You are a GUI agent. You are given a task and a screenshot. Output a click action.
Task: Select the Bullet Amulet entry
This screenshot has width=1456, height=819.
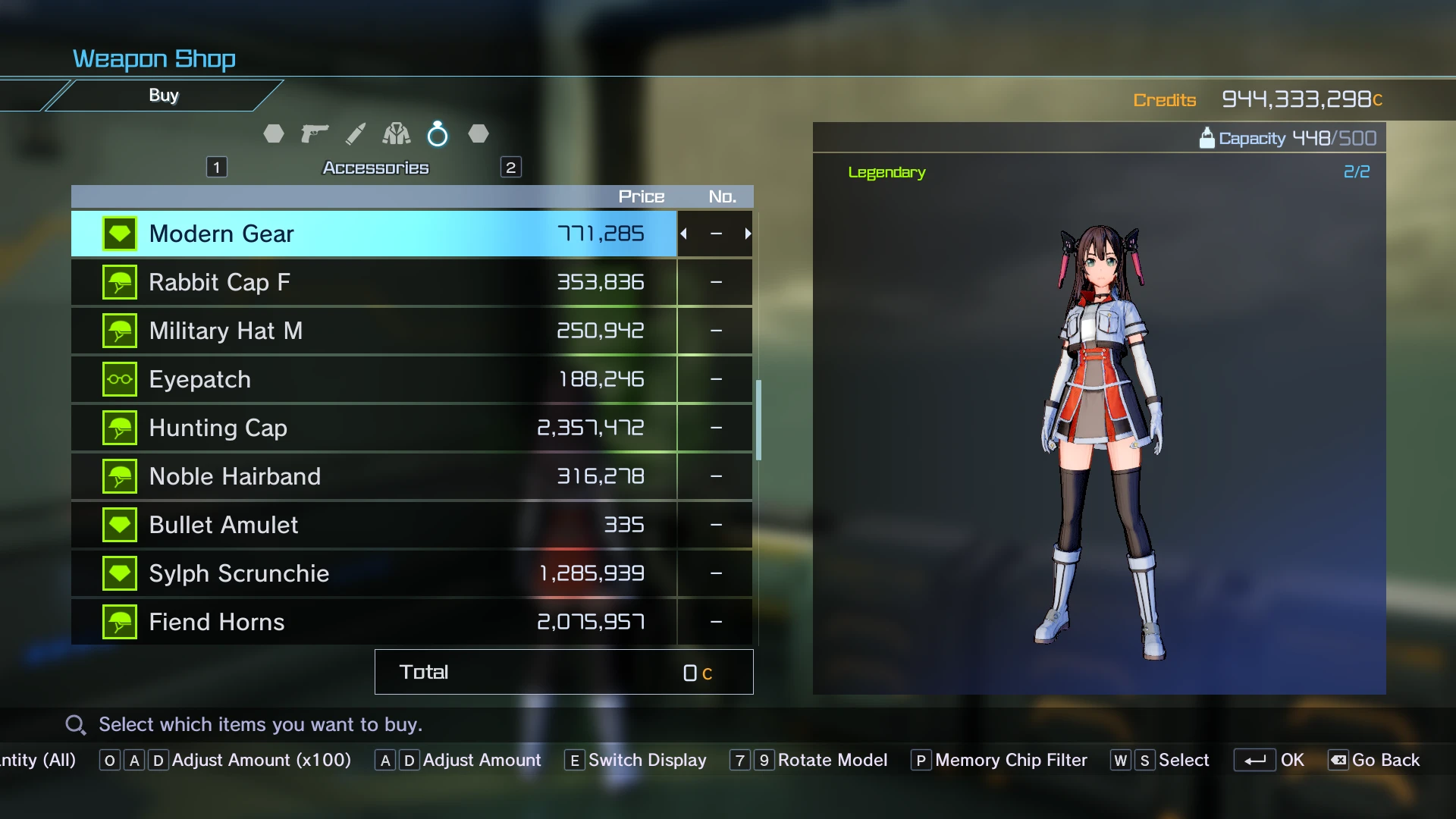tap(373, 525)
